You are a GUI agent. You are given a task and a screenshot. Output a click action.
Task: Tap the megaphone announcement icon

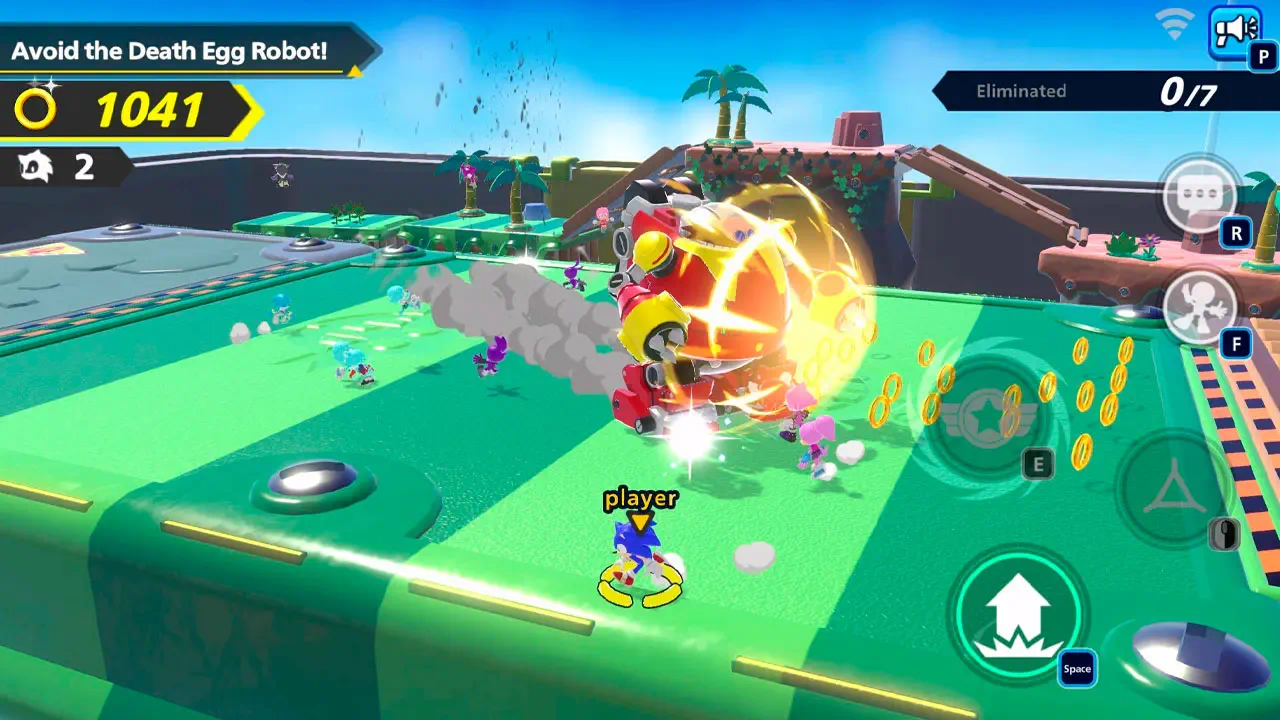point(1234,30)
